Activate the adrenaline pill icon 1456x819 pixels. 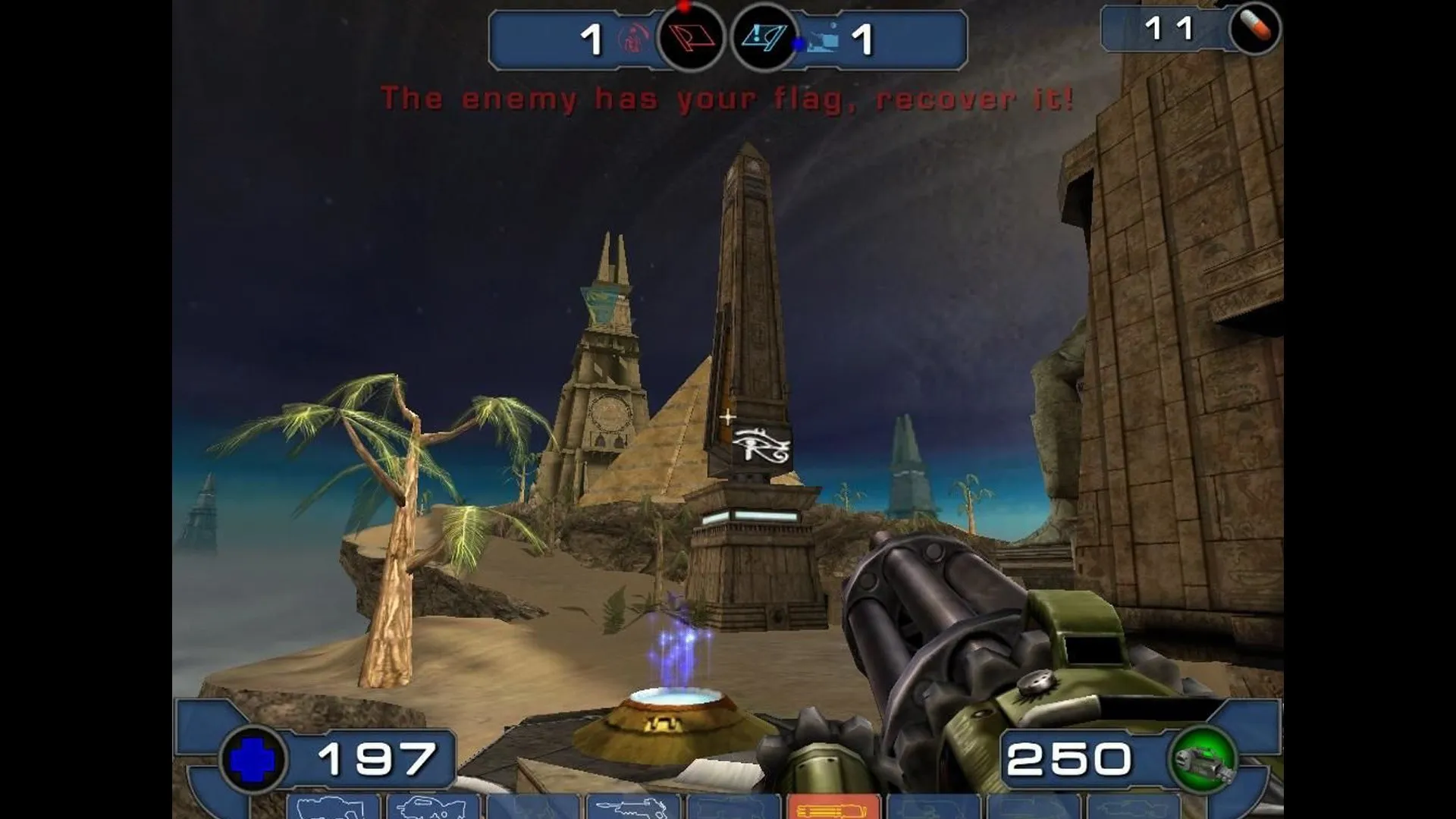[x=1255, y=30]
